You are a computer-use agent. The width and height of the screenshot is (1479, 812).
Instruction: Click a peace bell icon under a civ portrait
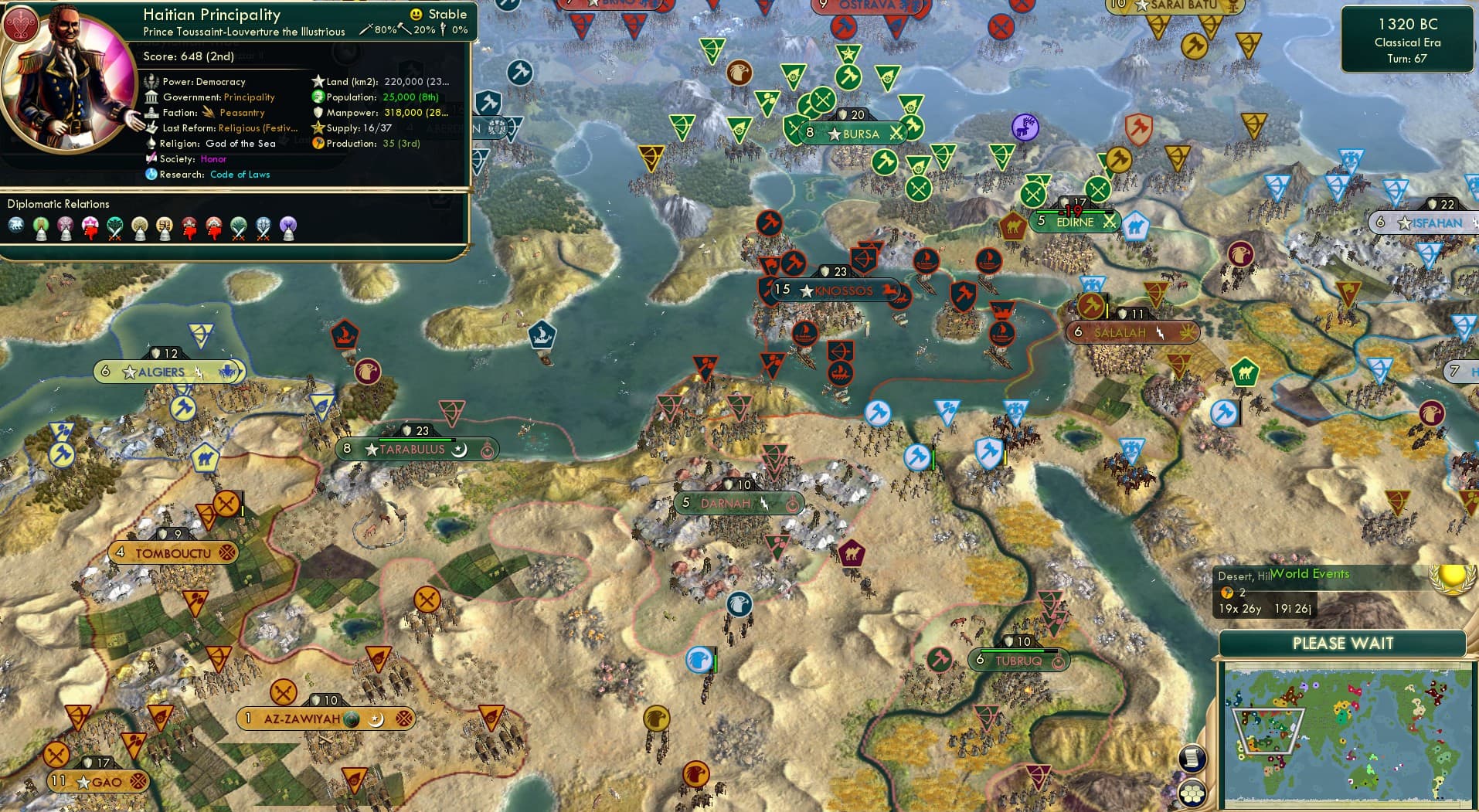pos(42,236)
